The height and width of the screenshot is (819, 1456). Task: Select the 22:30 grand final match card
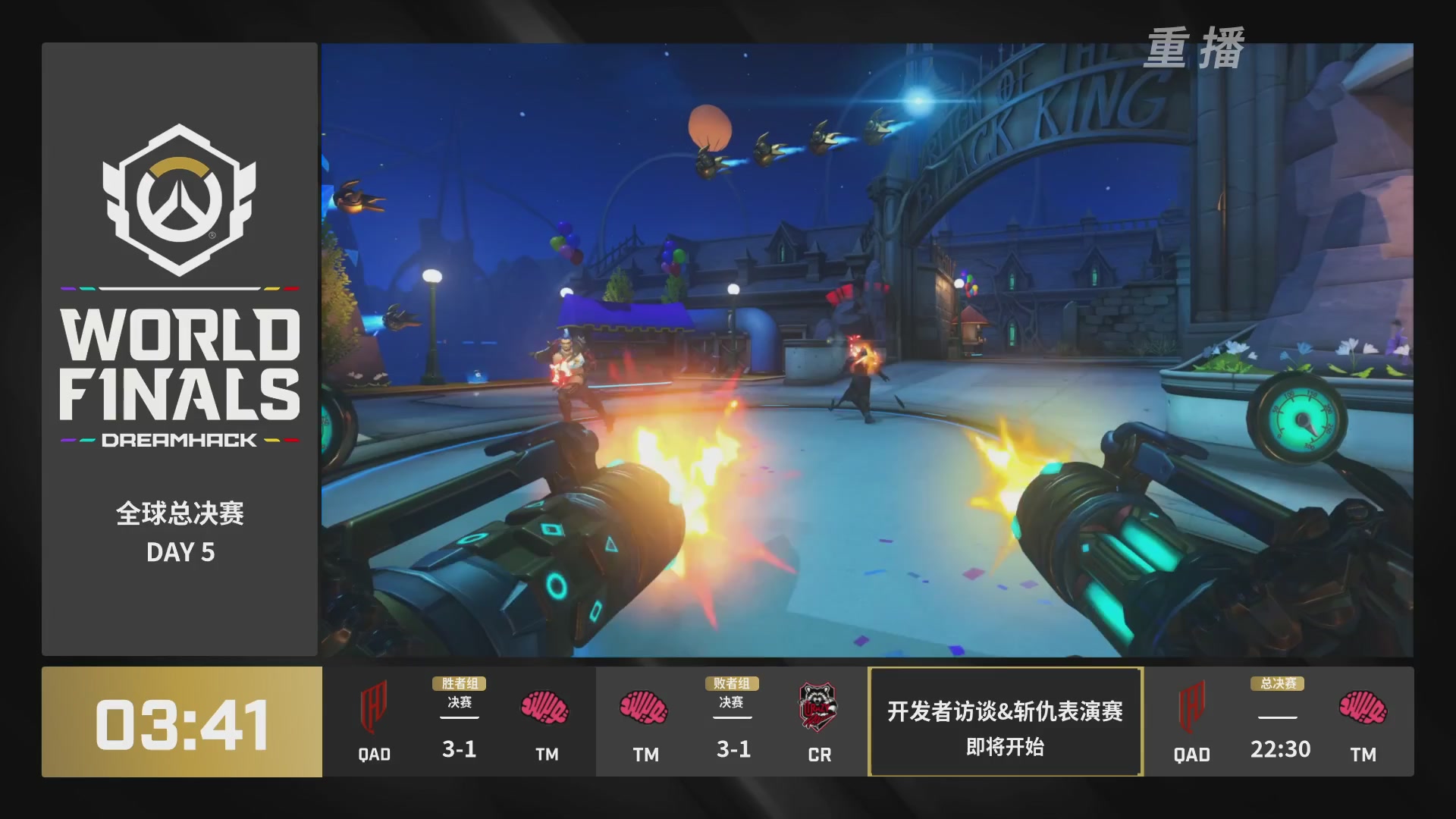1279,721
